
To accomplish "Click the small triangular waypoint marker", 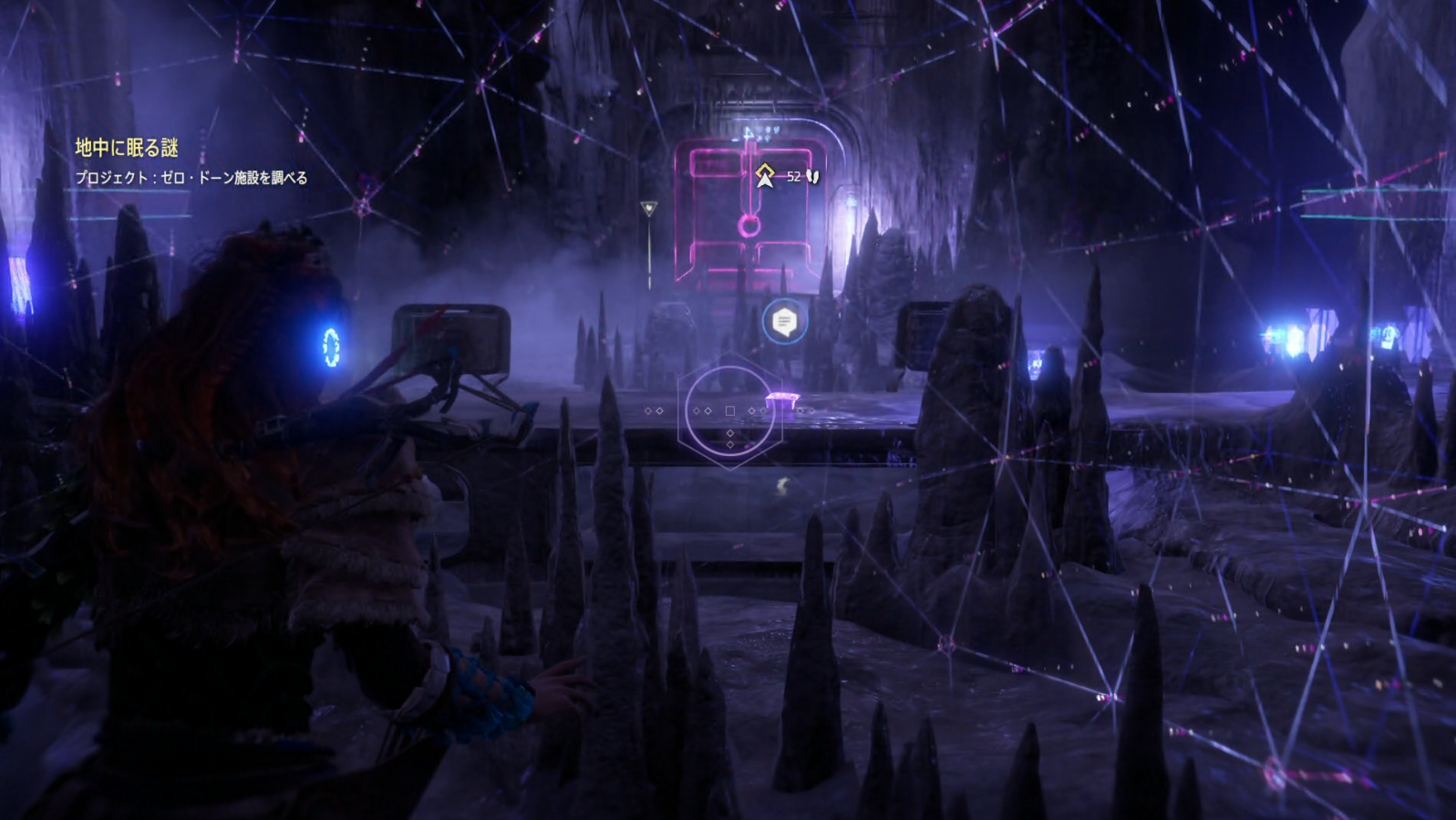I will (648, 209).
